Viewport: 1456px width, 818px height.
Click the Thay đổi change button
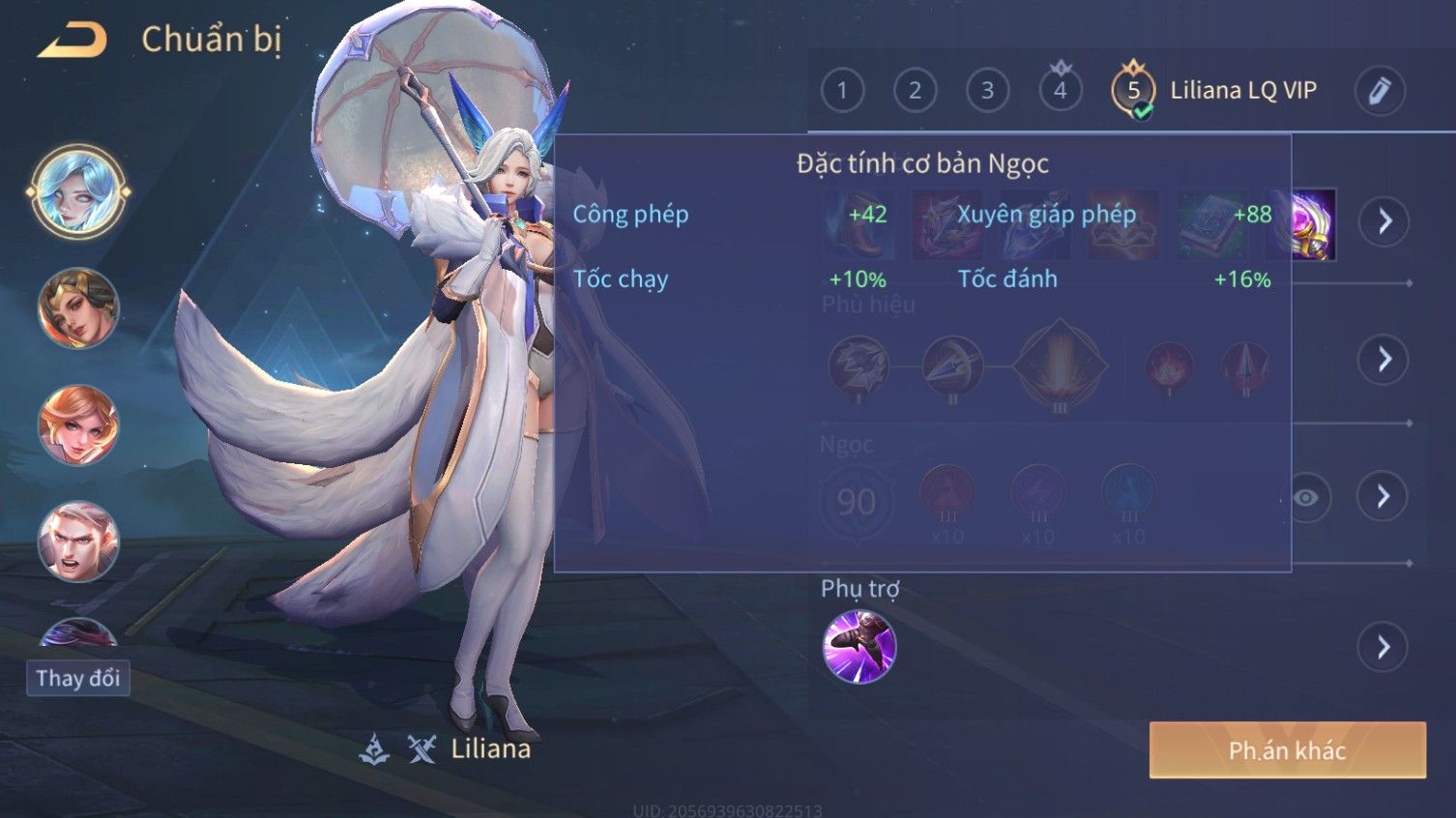pyautogui.click(x=77, y=678)
